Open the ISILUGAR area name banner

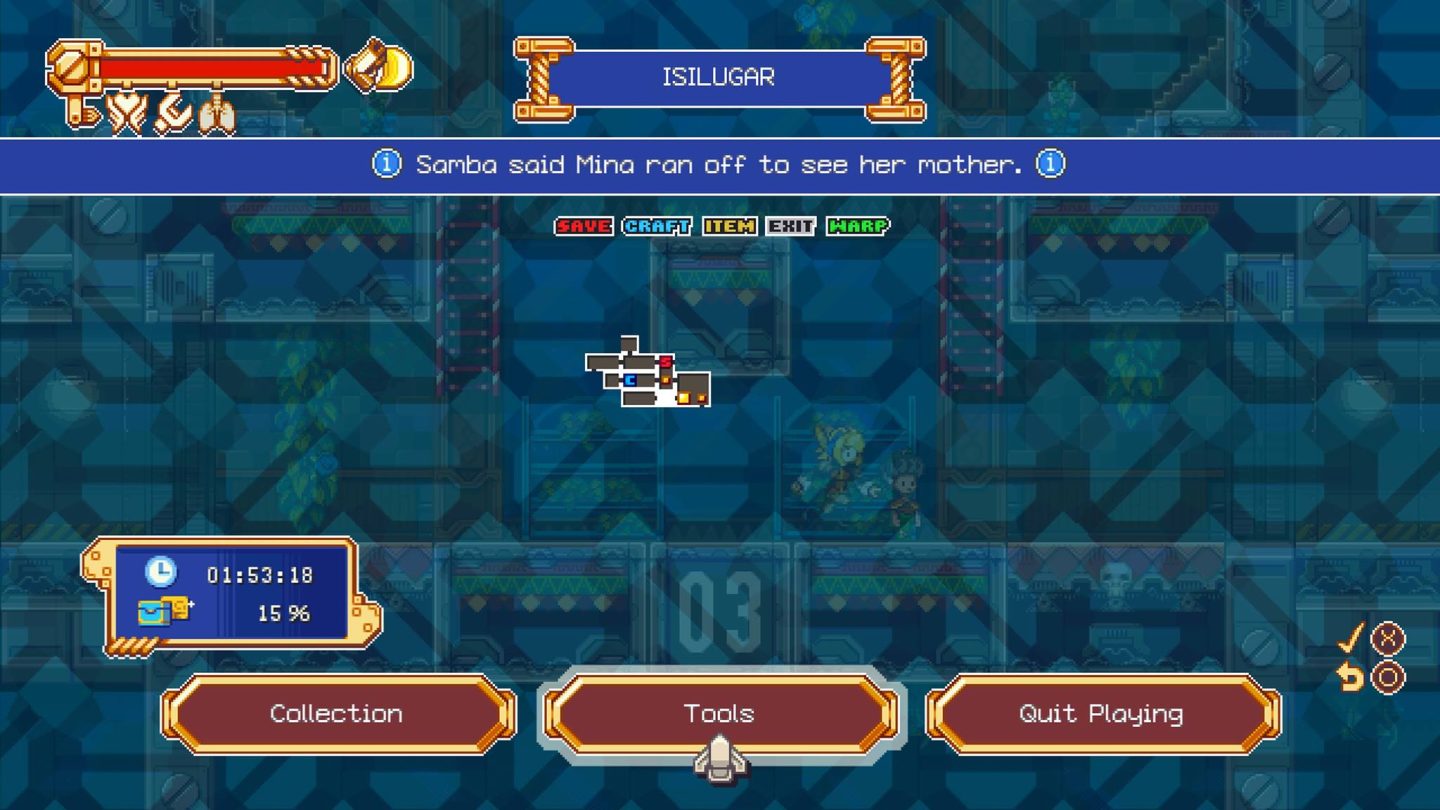(x=719, y=76)
